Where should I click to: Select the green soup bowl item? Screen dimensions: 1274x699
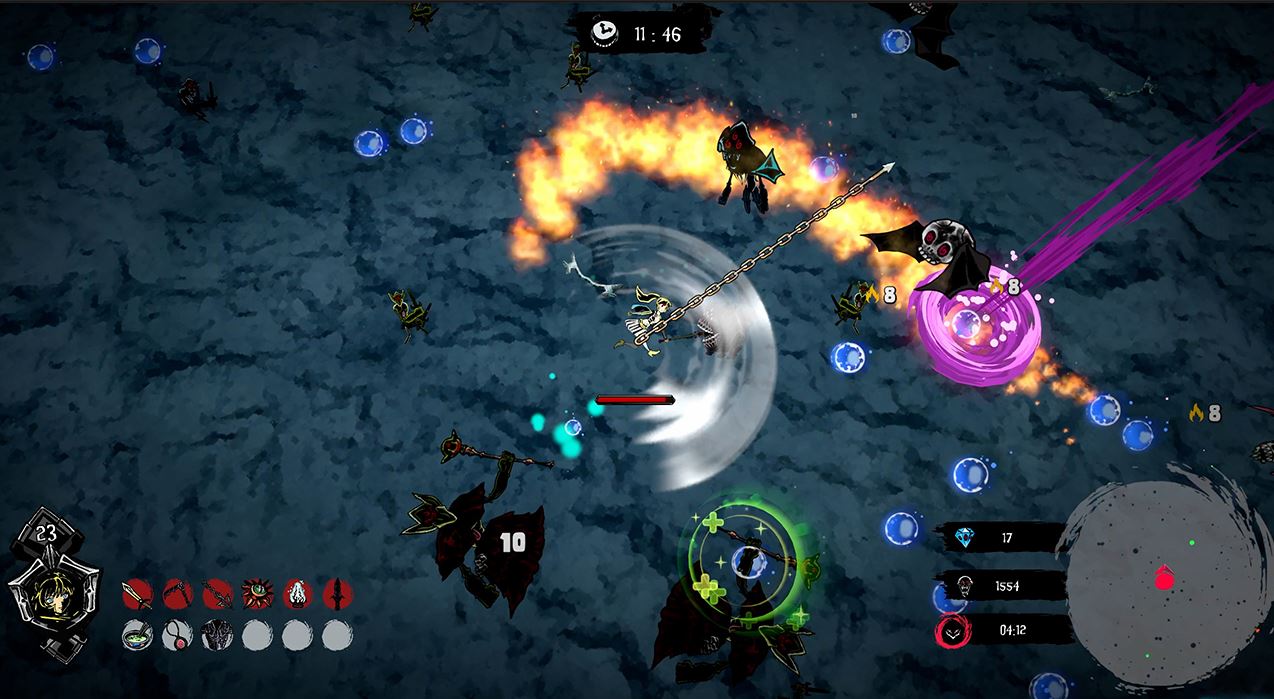pyautogui.click(x=138, y=635)
